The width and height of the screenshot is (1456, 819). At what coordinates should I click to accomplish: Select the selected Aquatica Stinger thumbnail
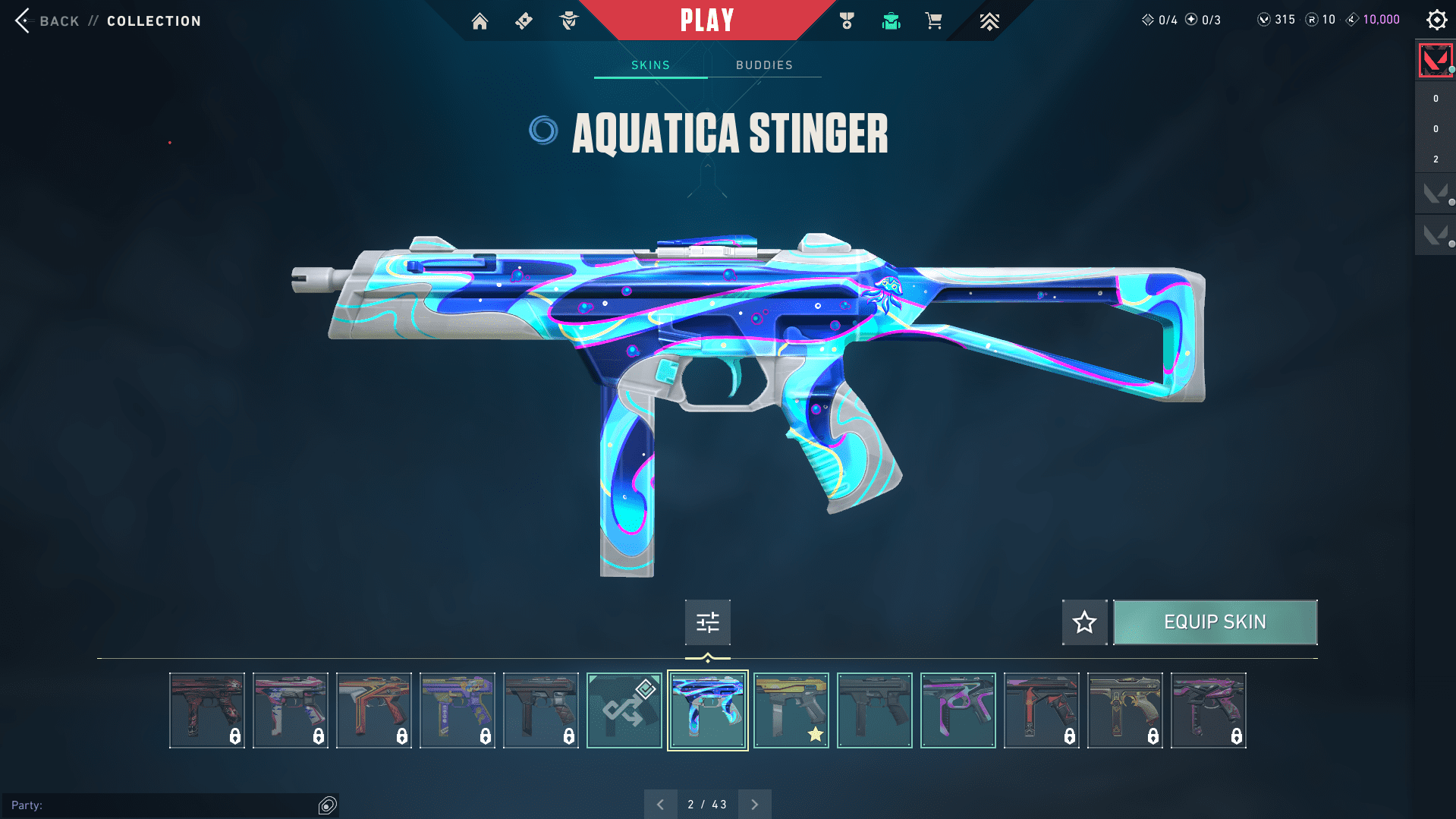click(707, 710)
